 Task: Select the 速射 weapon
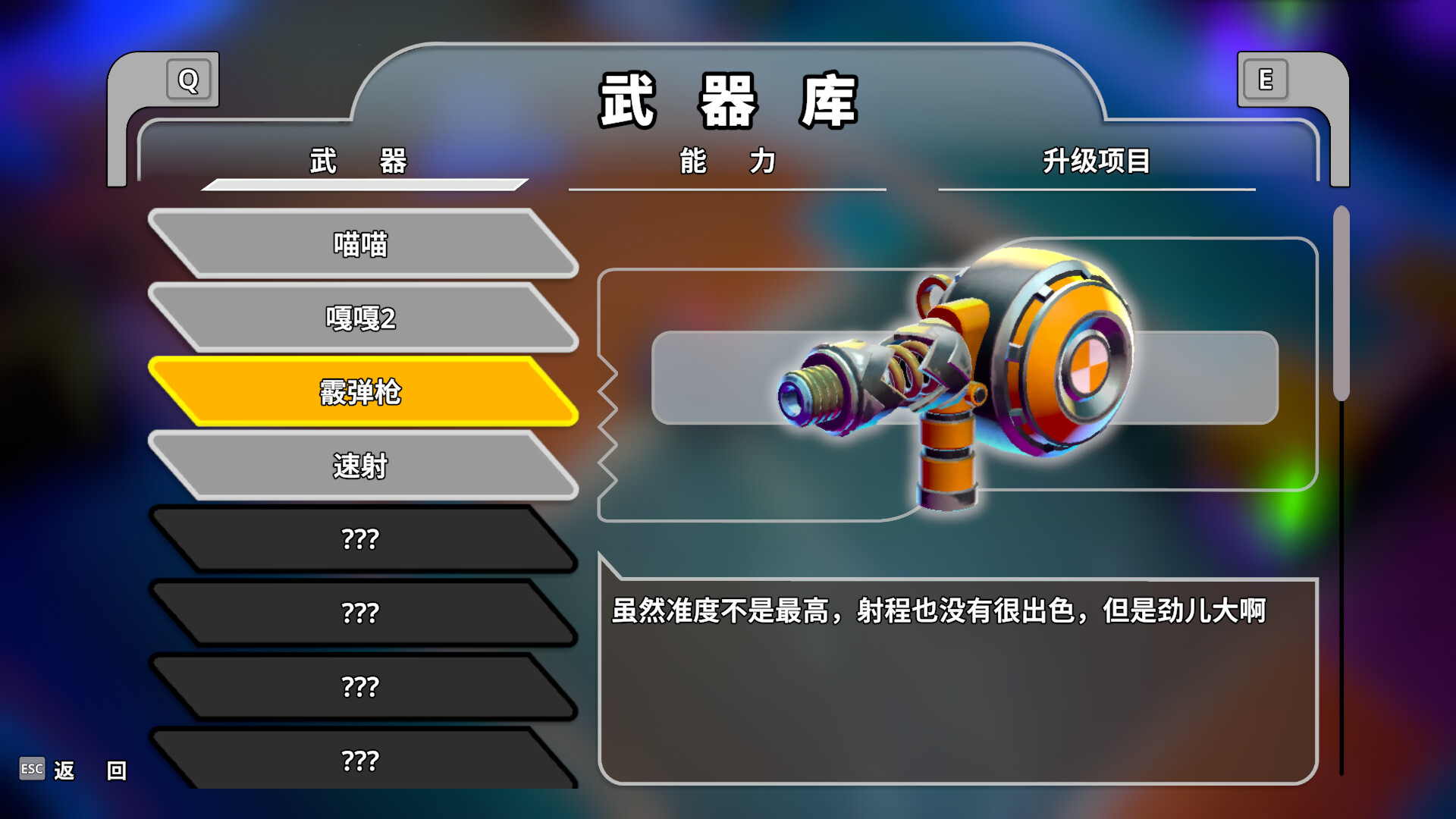click(362, 467)
